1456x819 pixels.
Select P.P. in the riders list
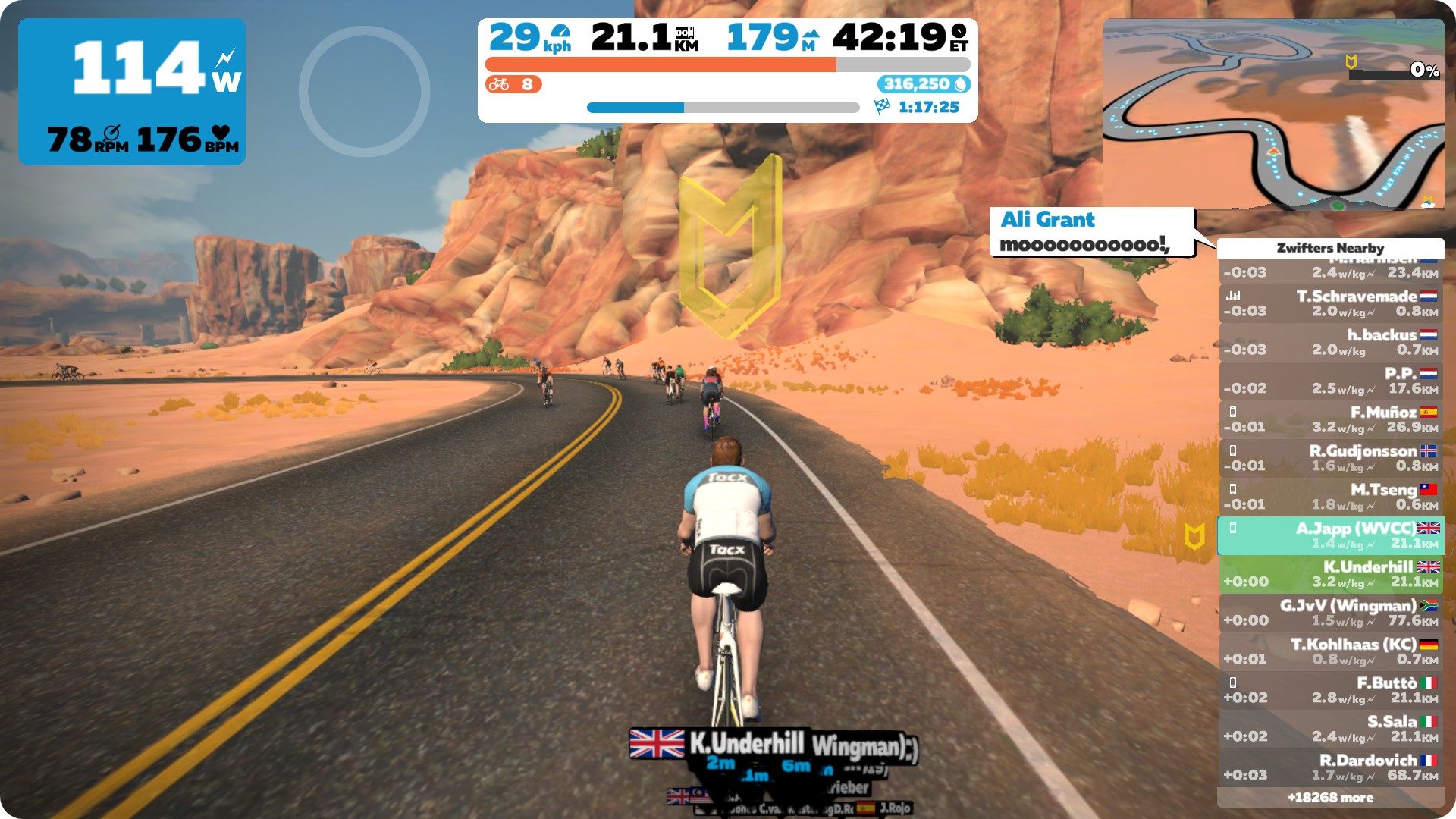[1331, 381]
